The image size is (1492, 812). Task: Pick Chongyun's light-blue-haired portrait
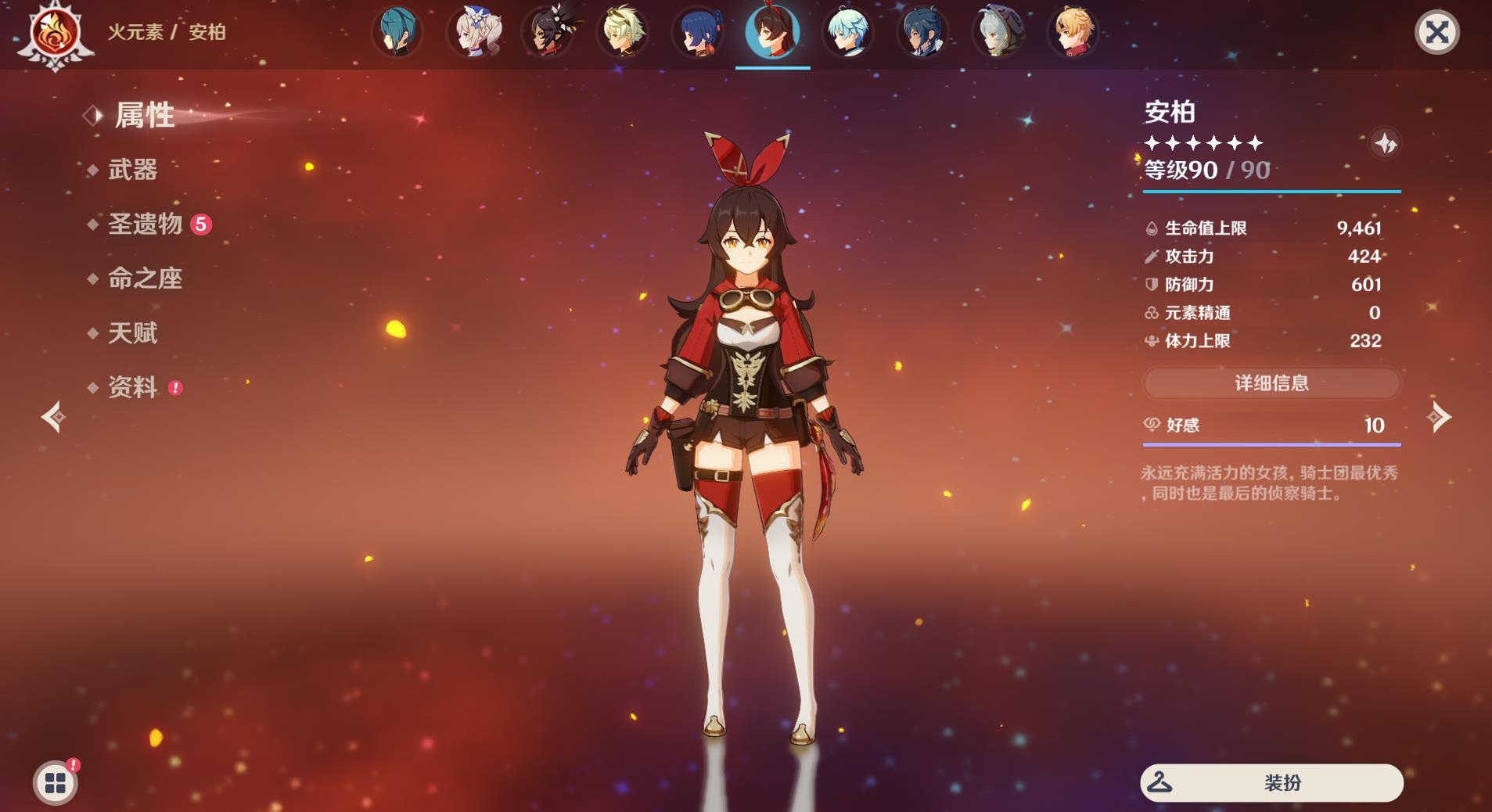click(x=847, y=32)
